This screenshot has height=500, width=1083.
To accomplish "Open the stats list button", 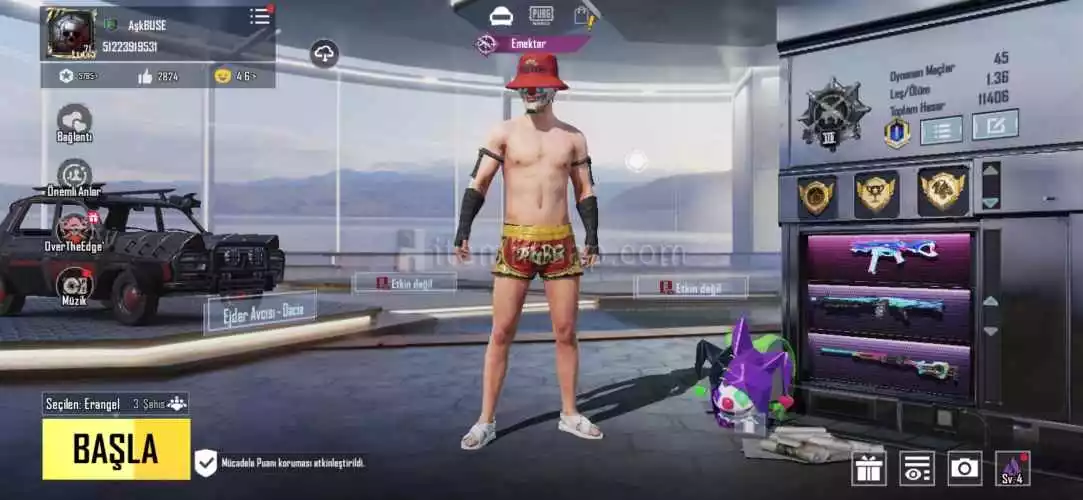I will [940, 129].
